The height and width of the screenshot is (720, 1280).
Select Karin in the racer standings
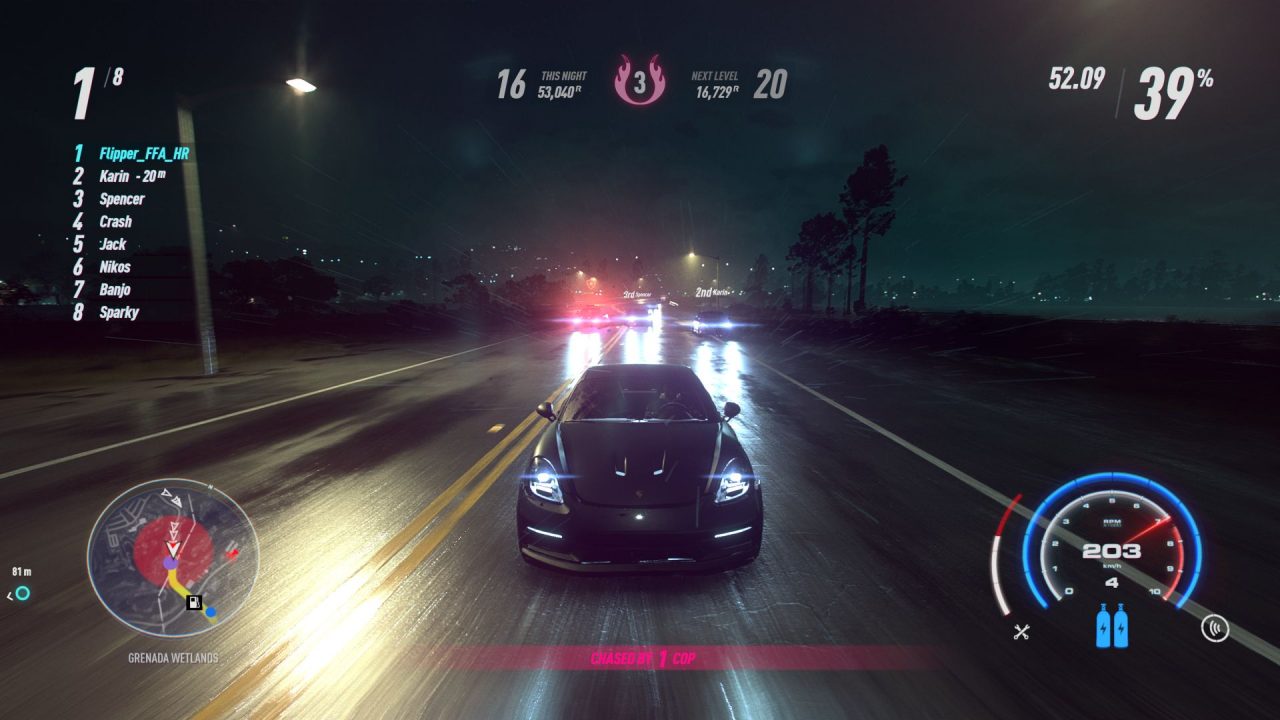[115, 176]
